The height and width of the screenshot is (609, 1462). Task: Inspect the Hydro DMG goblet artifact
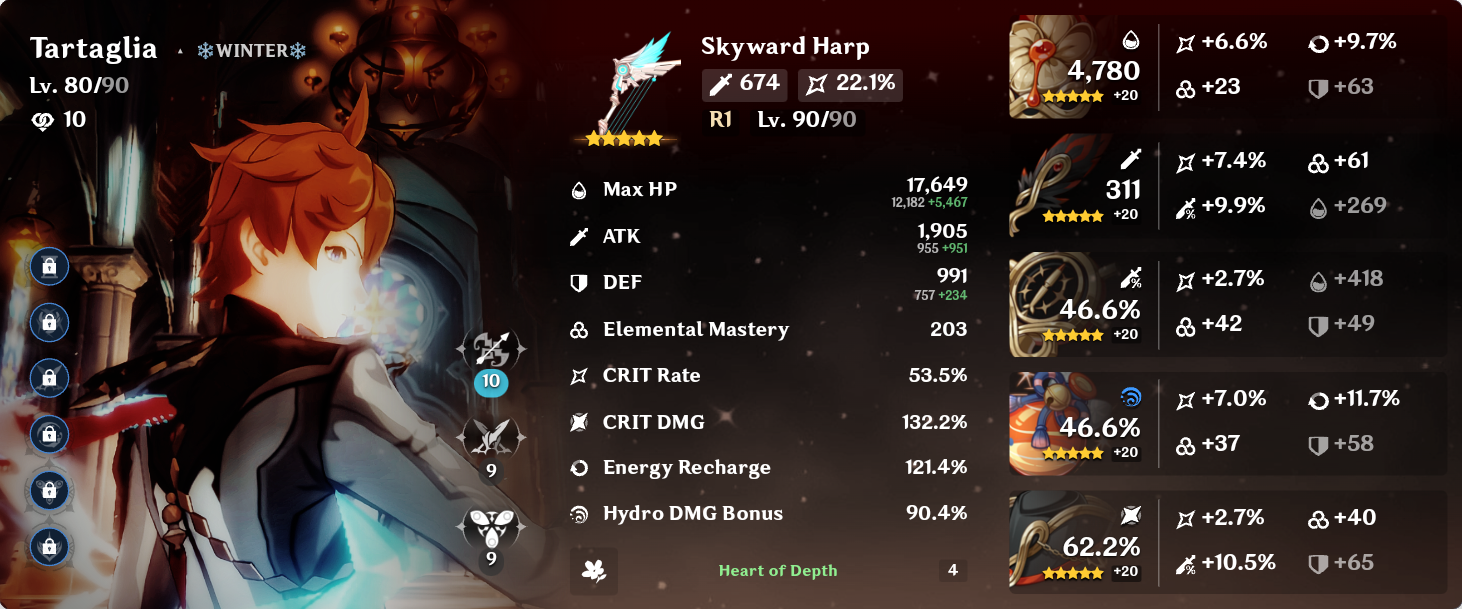(x=1045, y=425)
